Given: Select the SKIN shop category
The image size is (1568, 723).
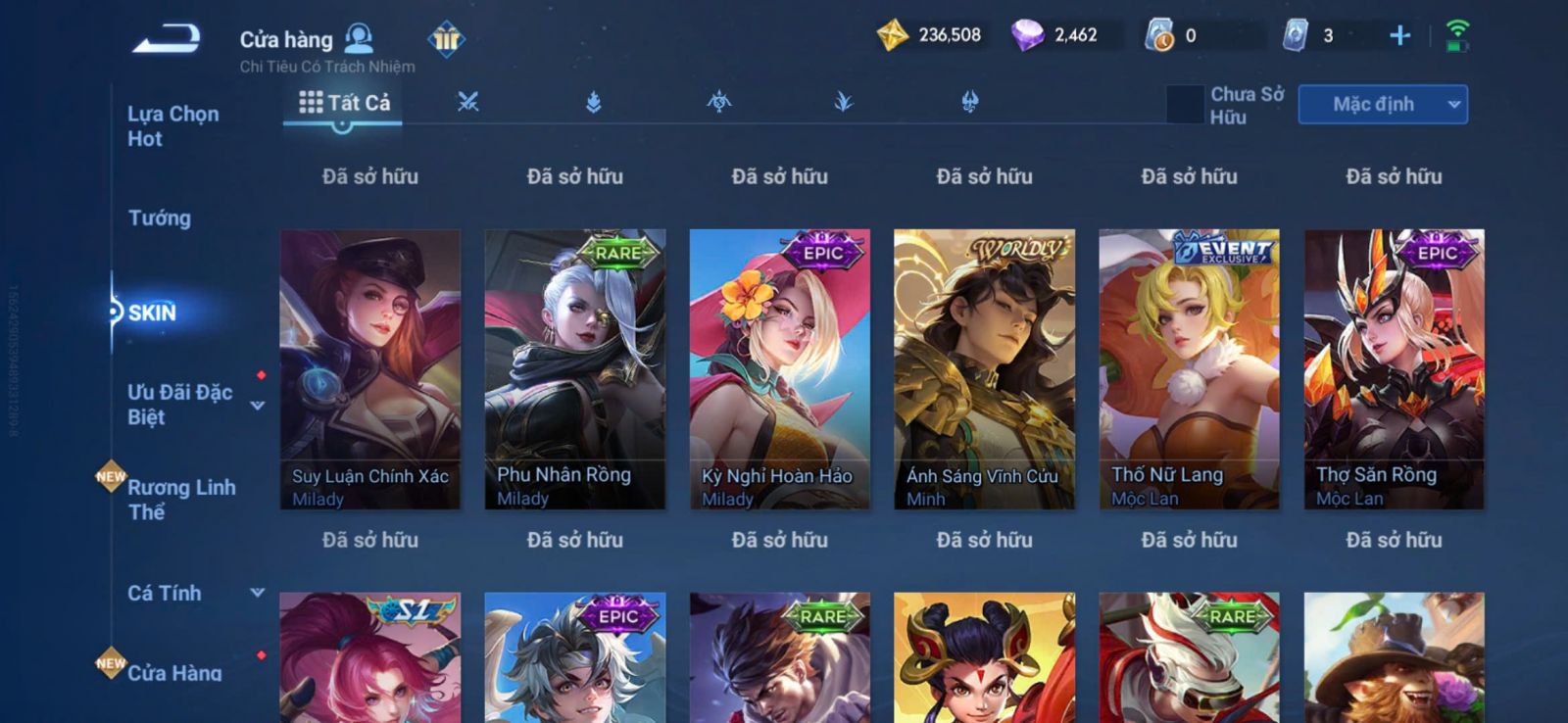Looking at the screenshot, I should pos(152,313).
